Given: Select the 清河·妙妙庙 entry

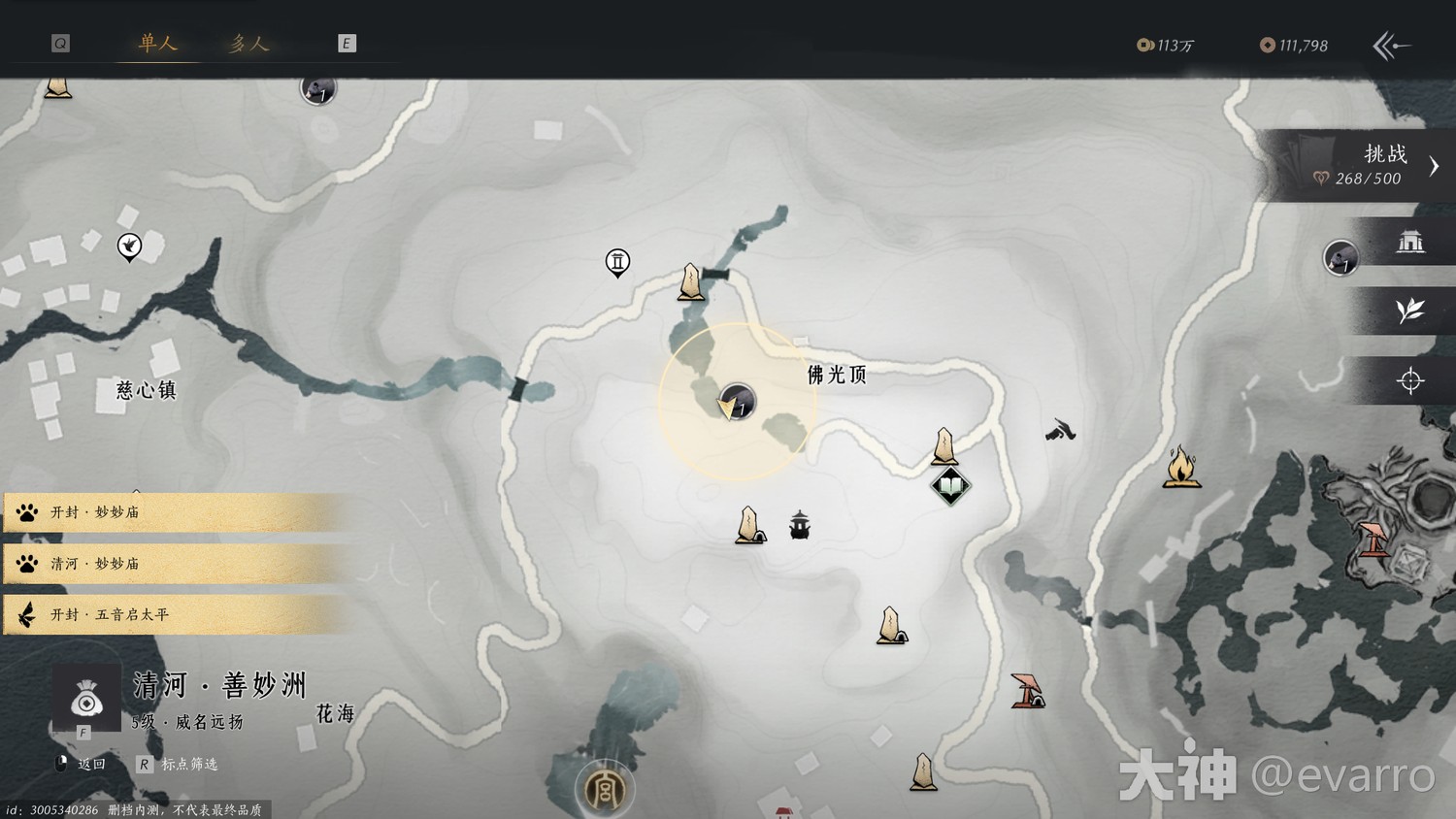Looking at the screenshot, I should (x=175, y=563).
